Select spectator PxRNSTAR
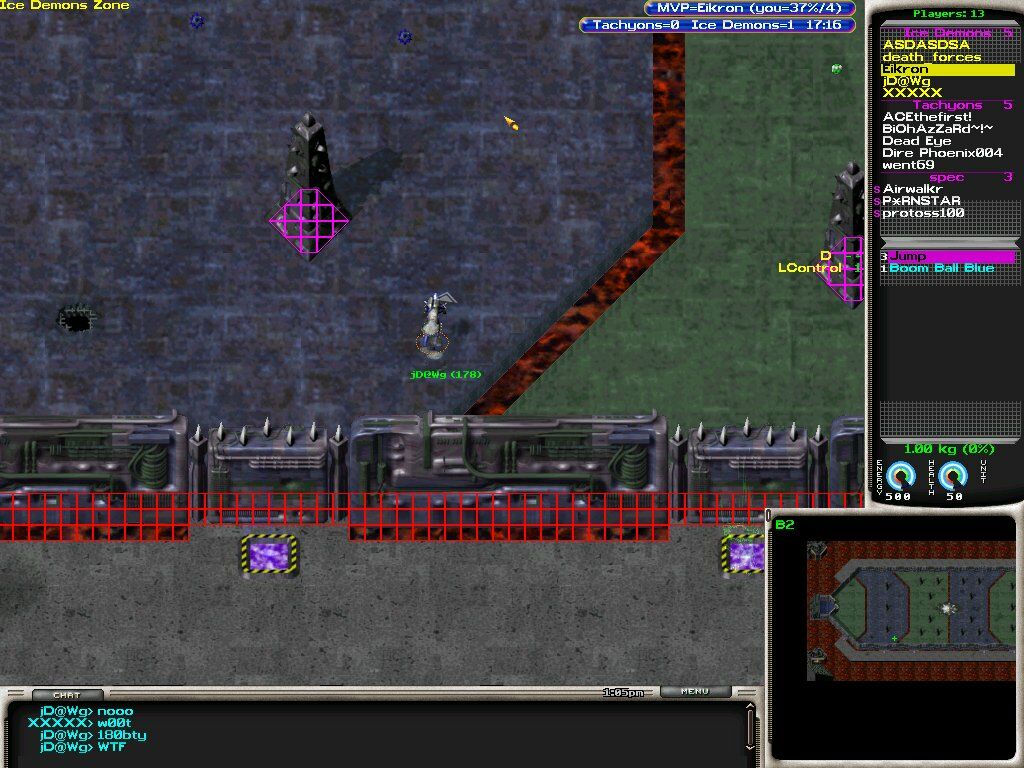This screenshot has height=768, width=1024. tap(921, 201)
